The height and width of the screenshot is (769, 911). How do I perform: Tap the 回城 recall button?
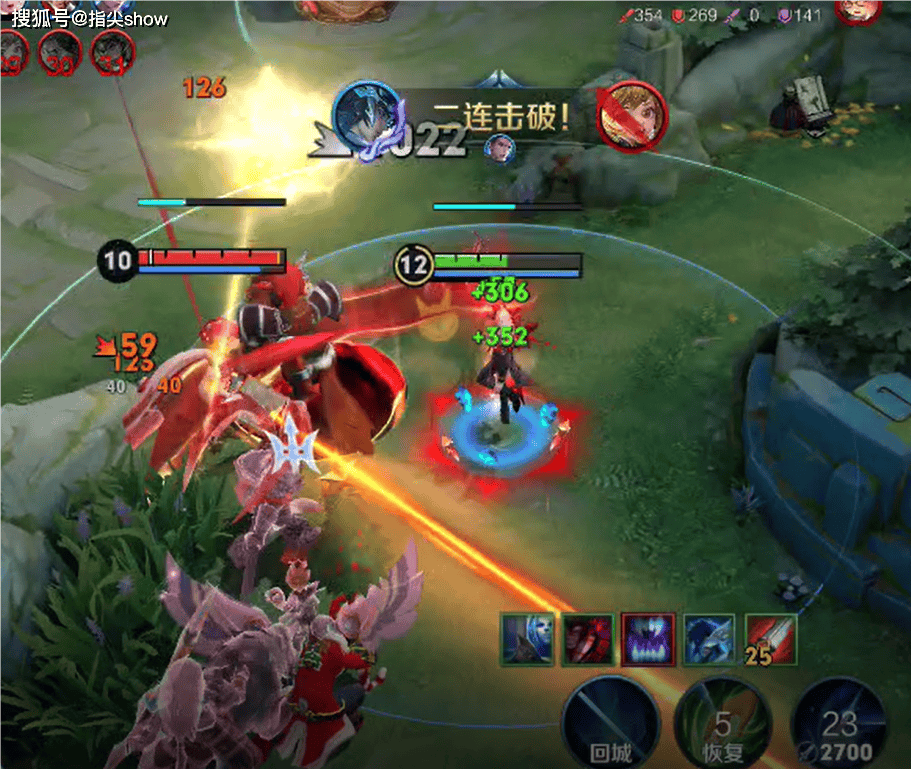coord(609,722)
